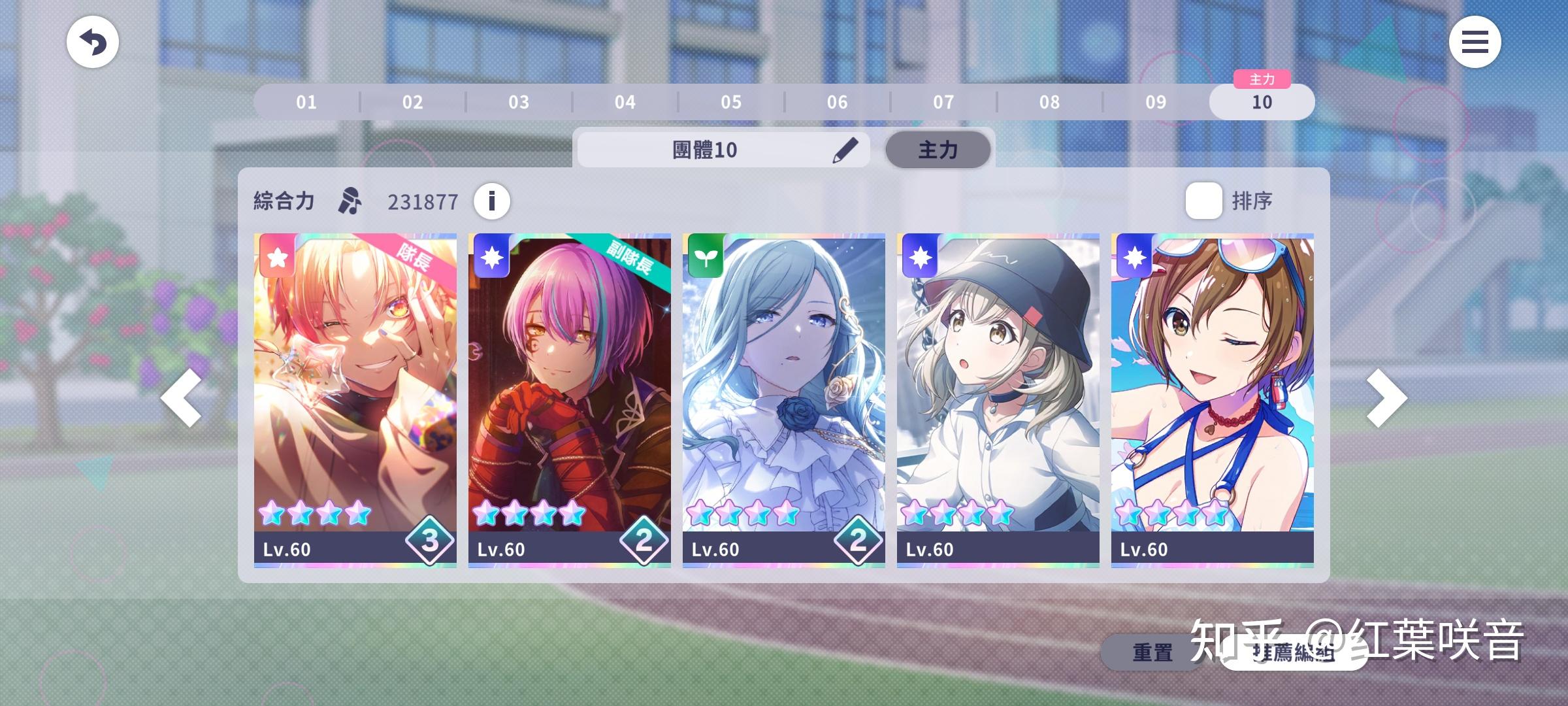The width and height of the screenshot is (1568, 706).
Task: Switch to team tab 03
Action: pyautogui.click(x=519, y=102)
